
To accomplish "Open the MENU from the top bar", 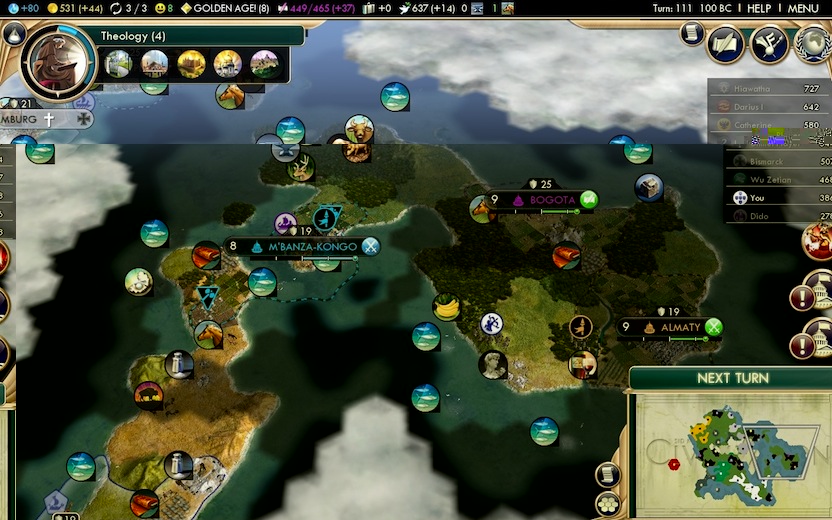I will (802, 8).
